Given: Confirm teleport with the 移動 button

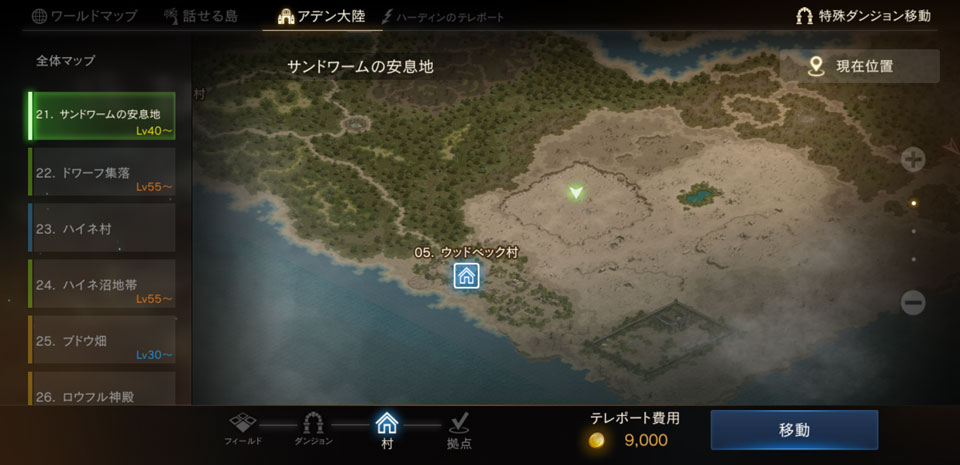Looking at the screenshot, I should pos(794,430).
